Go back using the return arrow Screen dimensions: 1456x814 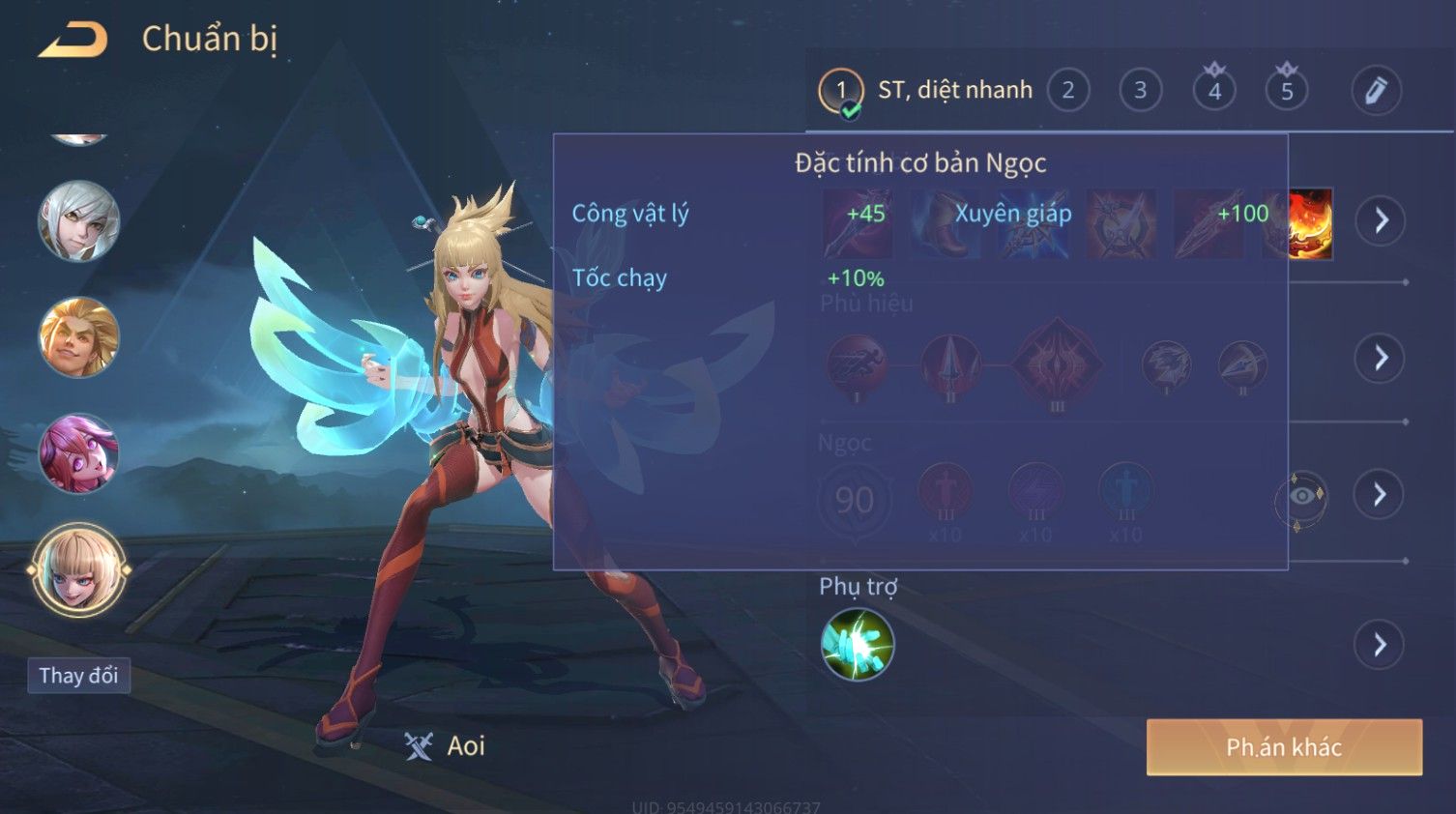73,40
